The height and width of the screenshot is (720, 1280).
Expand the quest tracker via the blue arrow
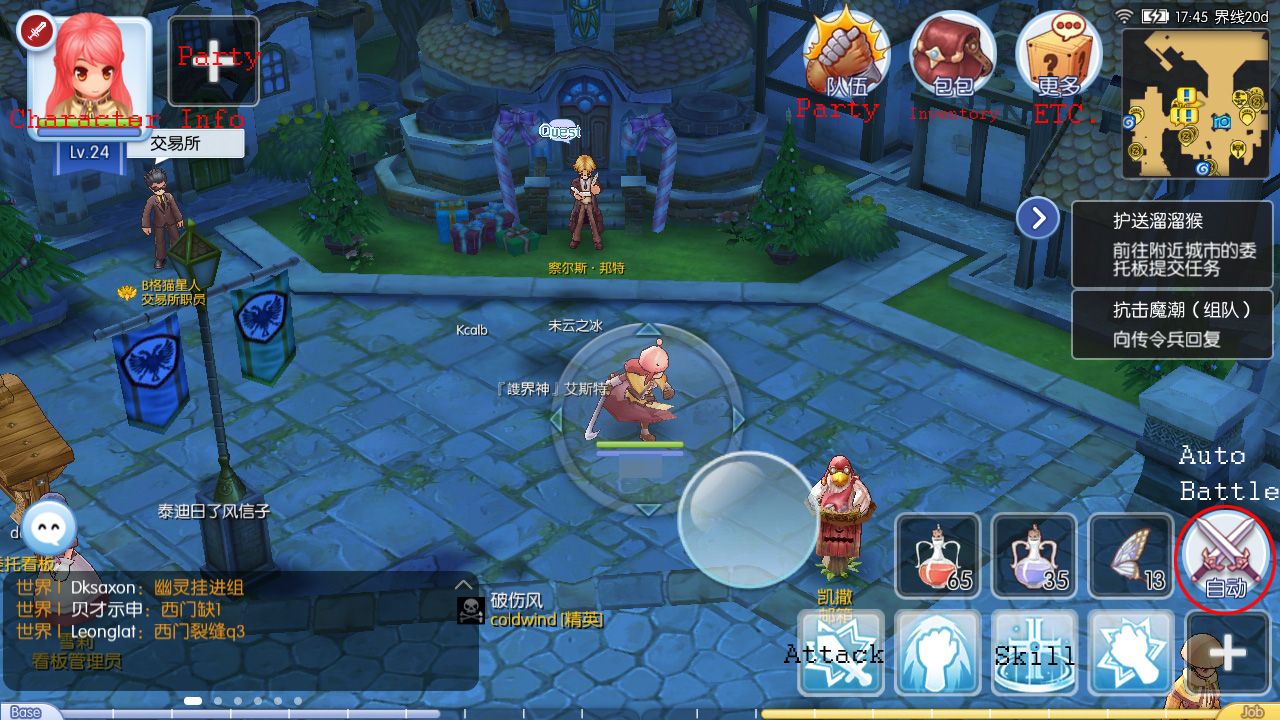pyautogui.click(x=1037, y=217)
